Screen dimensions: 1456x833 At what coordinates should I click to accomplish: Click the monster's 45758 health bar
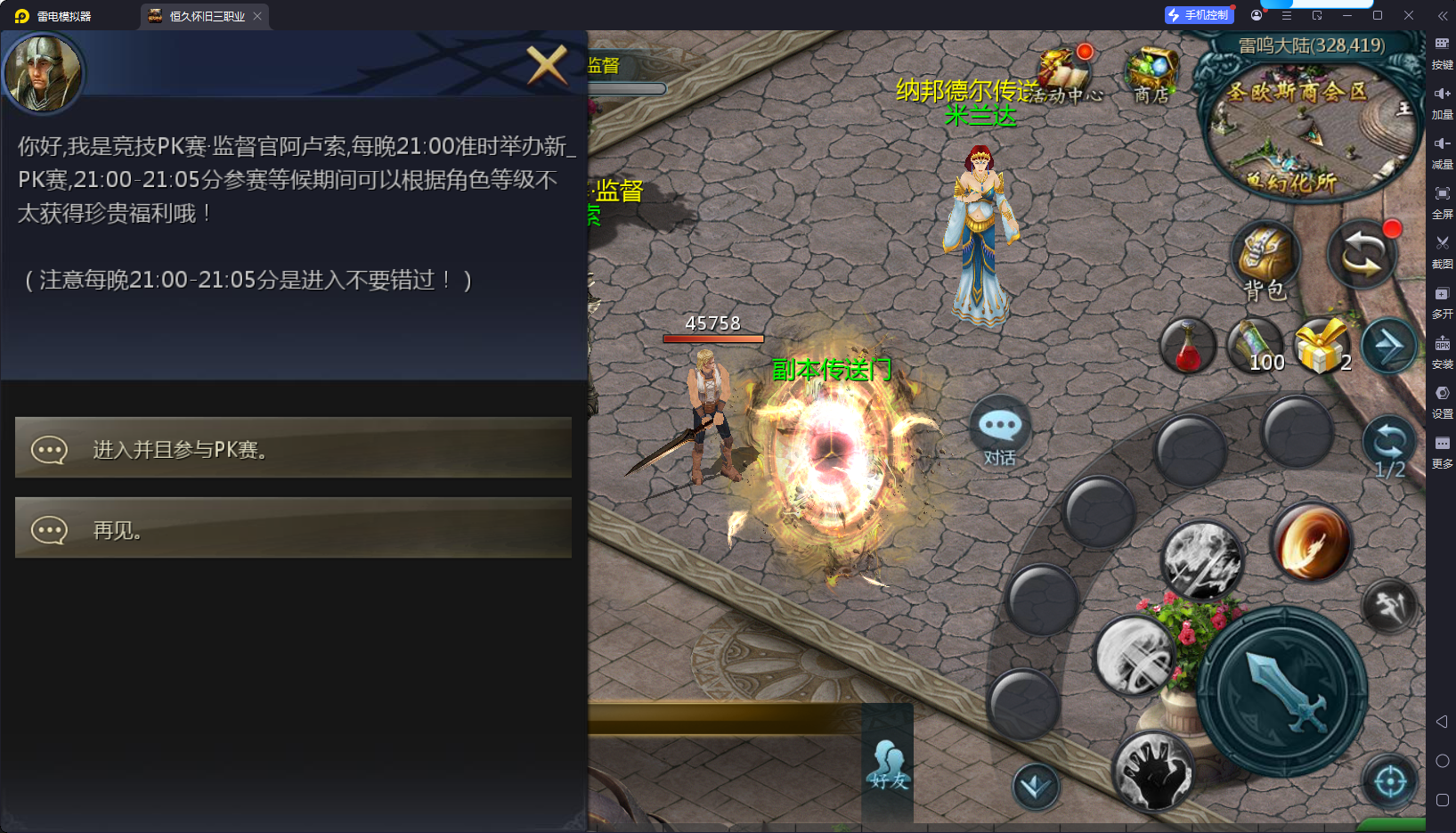pos(712,339)
